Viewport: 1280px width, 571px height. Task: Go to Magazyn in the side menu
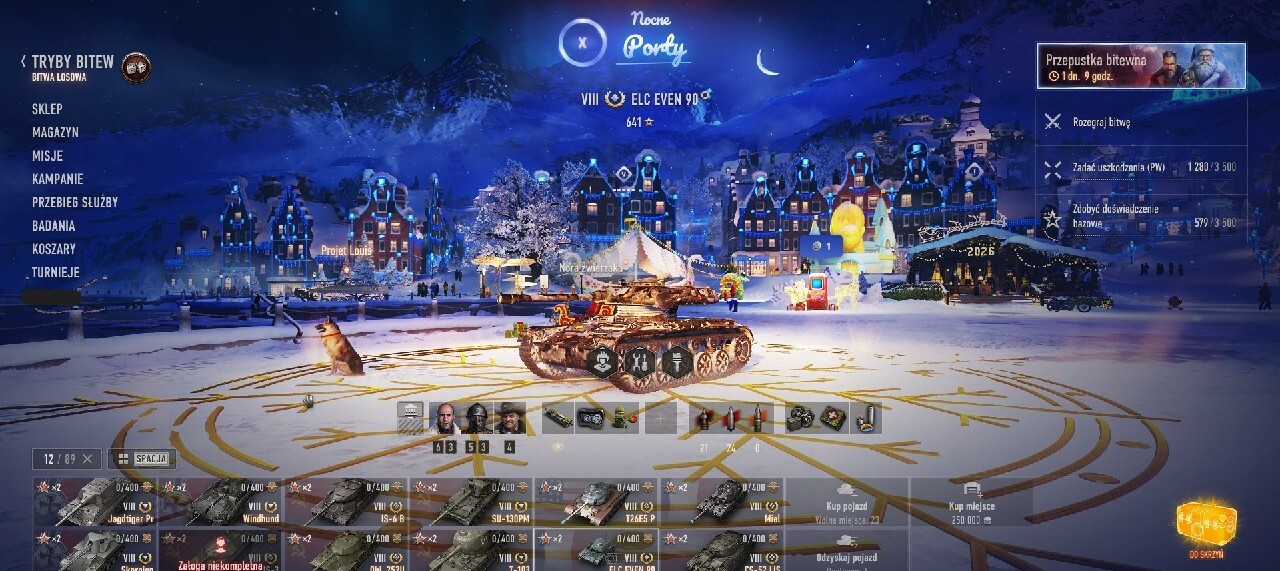pyautogui.click(x=55, y=132)
